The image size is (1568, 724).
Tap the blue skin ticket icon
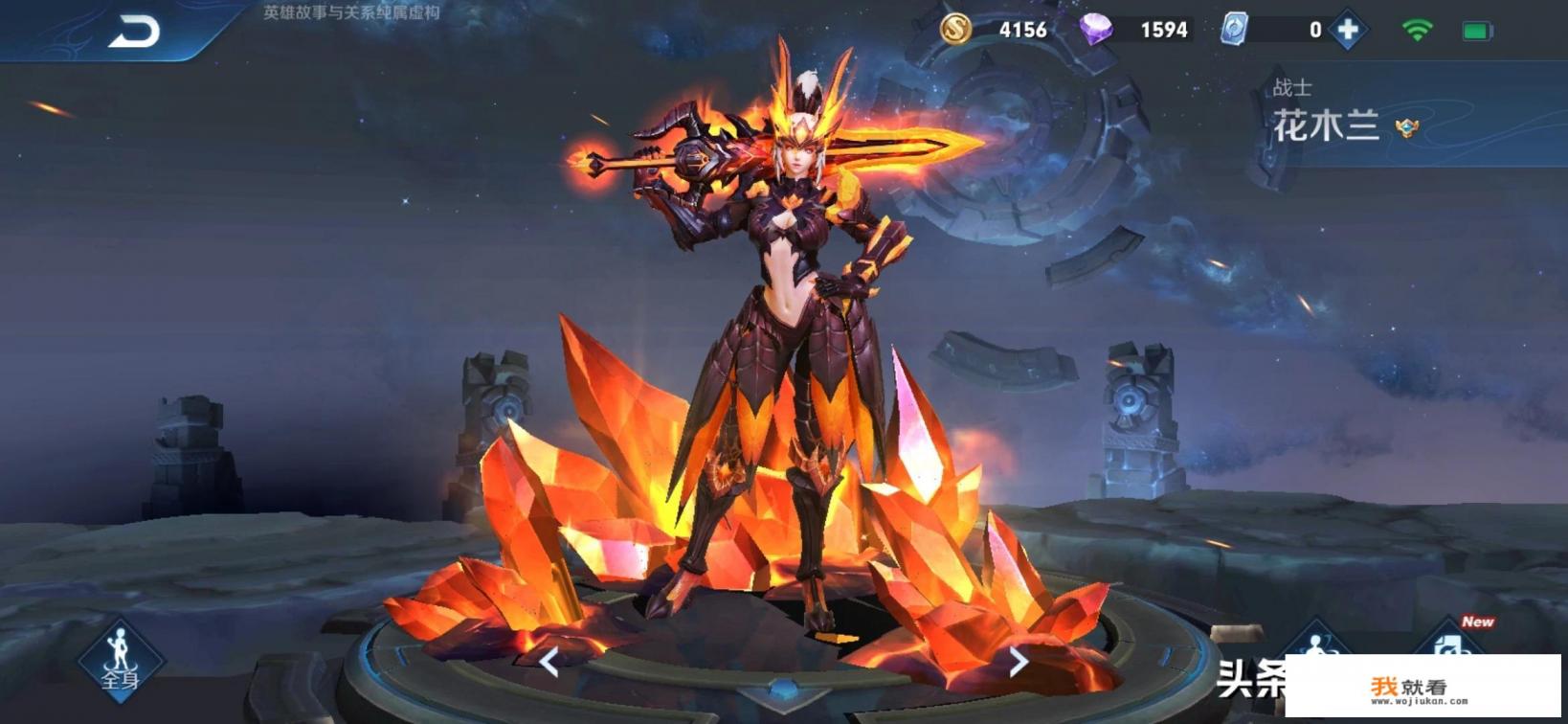point(1234,30)
